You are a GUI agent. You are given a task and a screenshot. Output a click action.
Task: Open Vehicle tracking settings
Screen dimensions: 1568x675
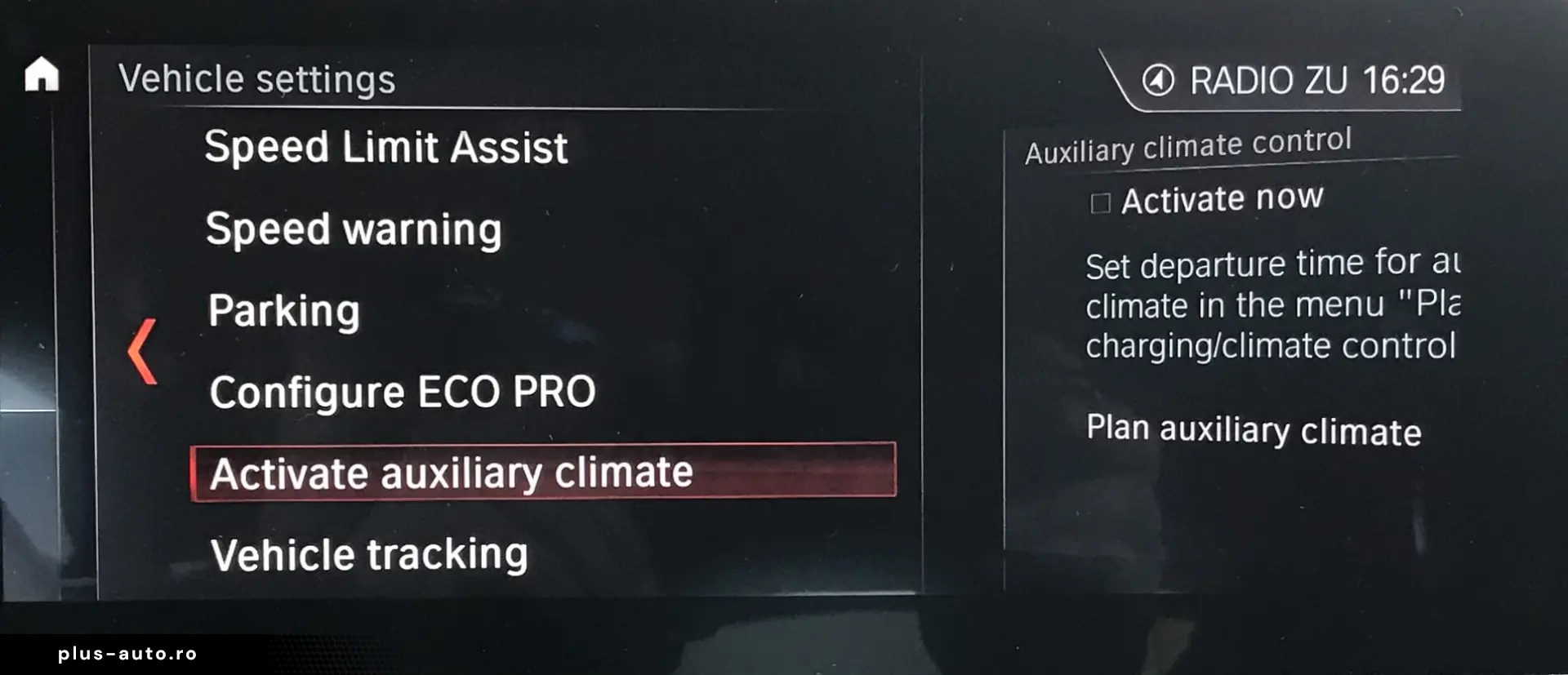click(x=369, y=555)
